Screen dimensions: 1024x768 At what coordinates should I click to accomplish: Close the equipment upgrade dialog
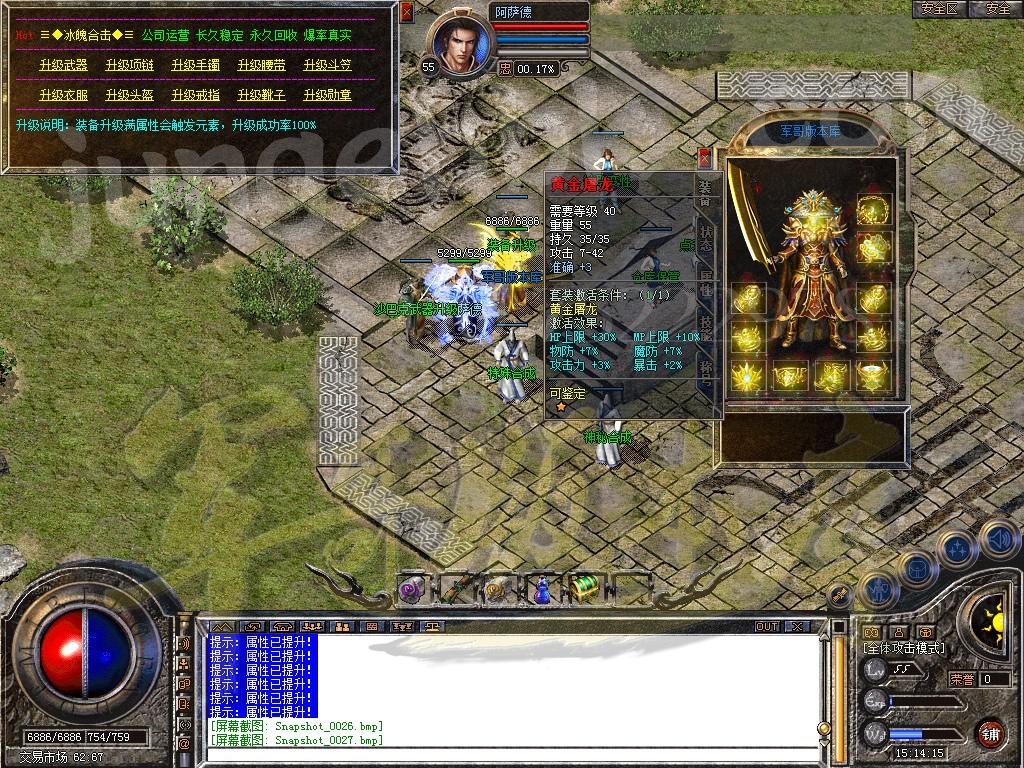[x=406, y=13]
